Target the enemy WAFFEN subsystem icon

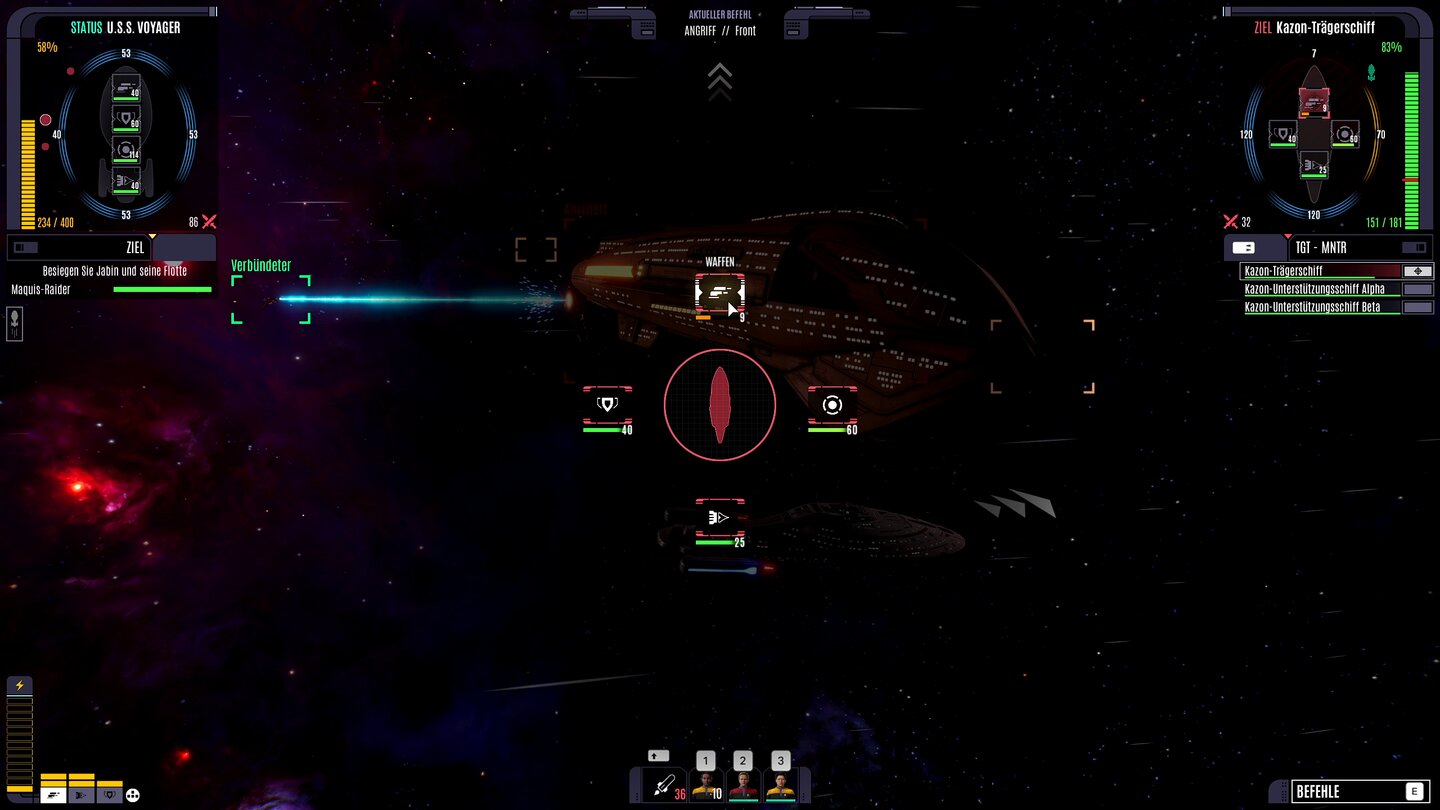pos(718,292)
